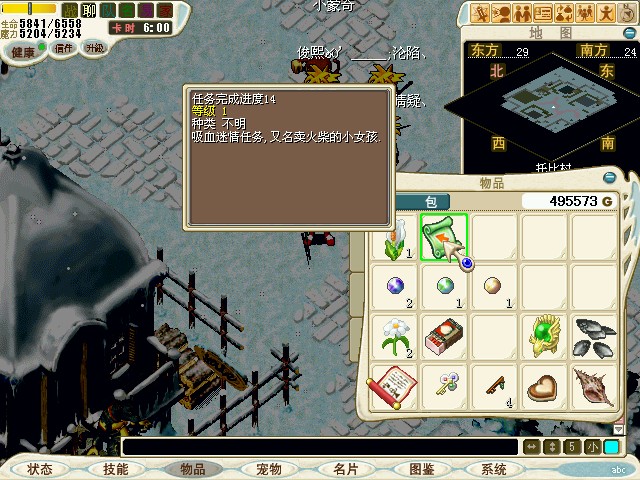Select the matchbox item in inventory
Image resolution: width=640 pixels, height=480 pixels.
coord(441,337)
